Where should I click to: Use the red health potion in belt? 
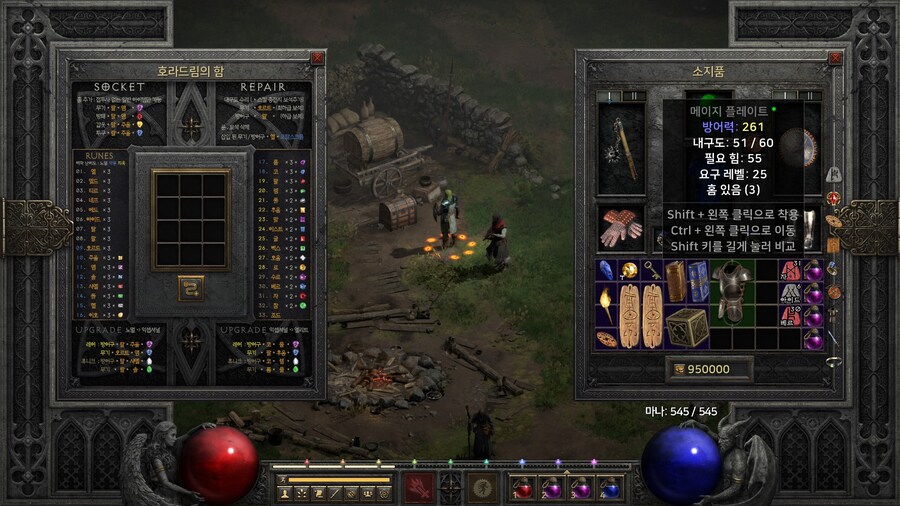pyautogui.click(x=523, y=488)
